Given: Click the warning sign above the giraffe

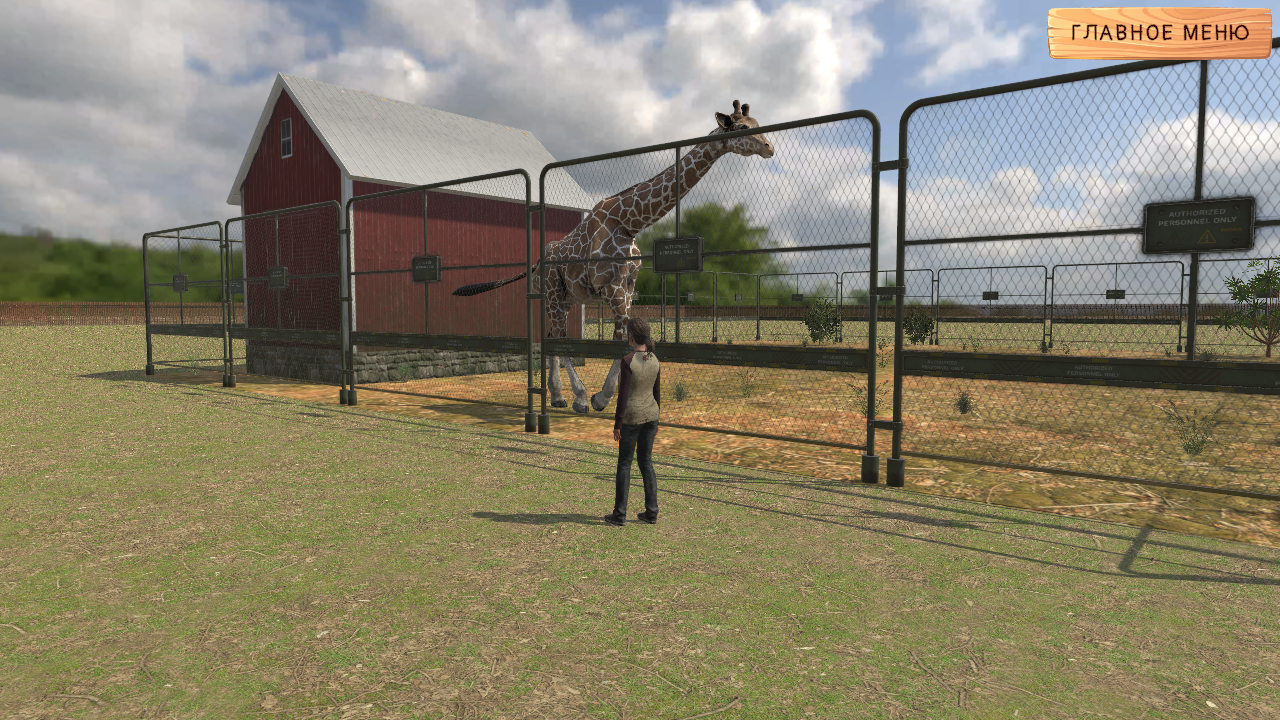Looking at the screenshot, I should (x=678, y=252).
